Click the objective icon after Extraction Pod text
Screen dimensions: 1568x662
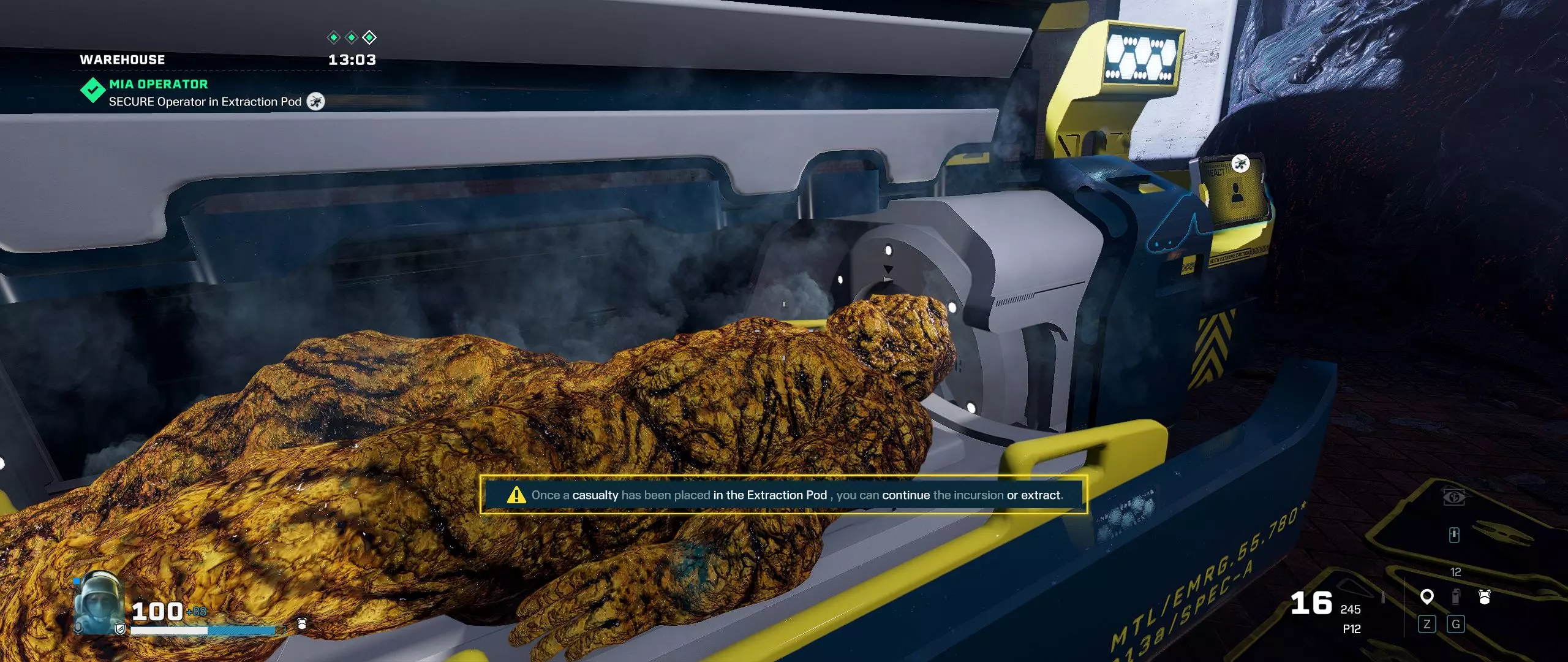(315, 102)
